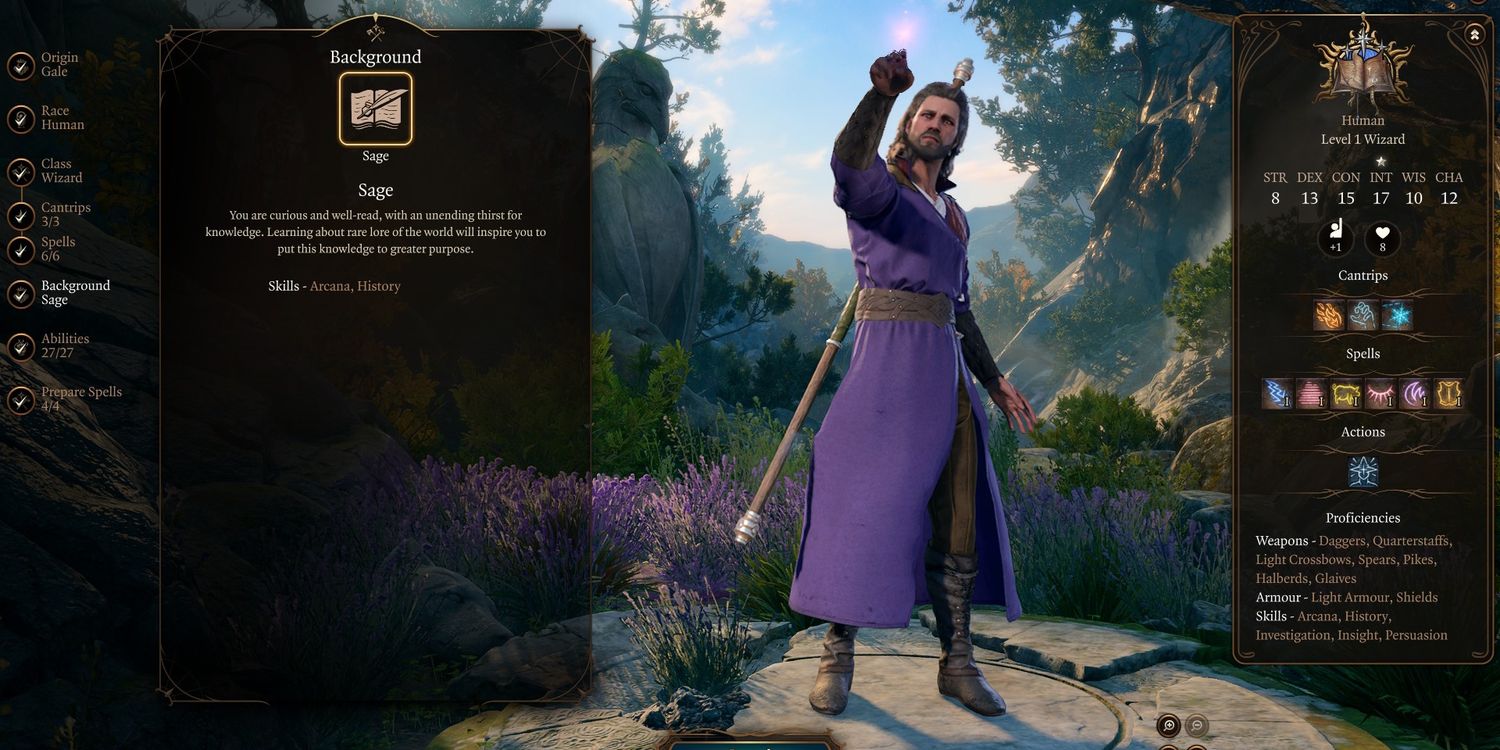This screenshot has height=750, width=1500.
Task: Choose the pink closed-eye spell icon
Action: tap(1379, 394)
